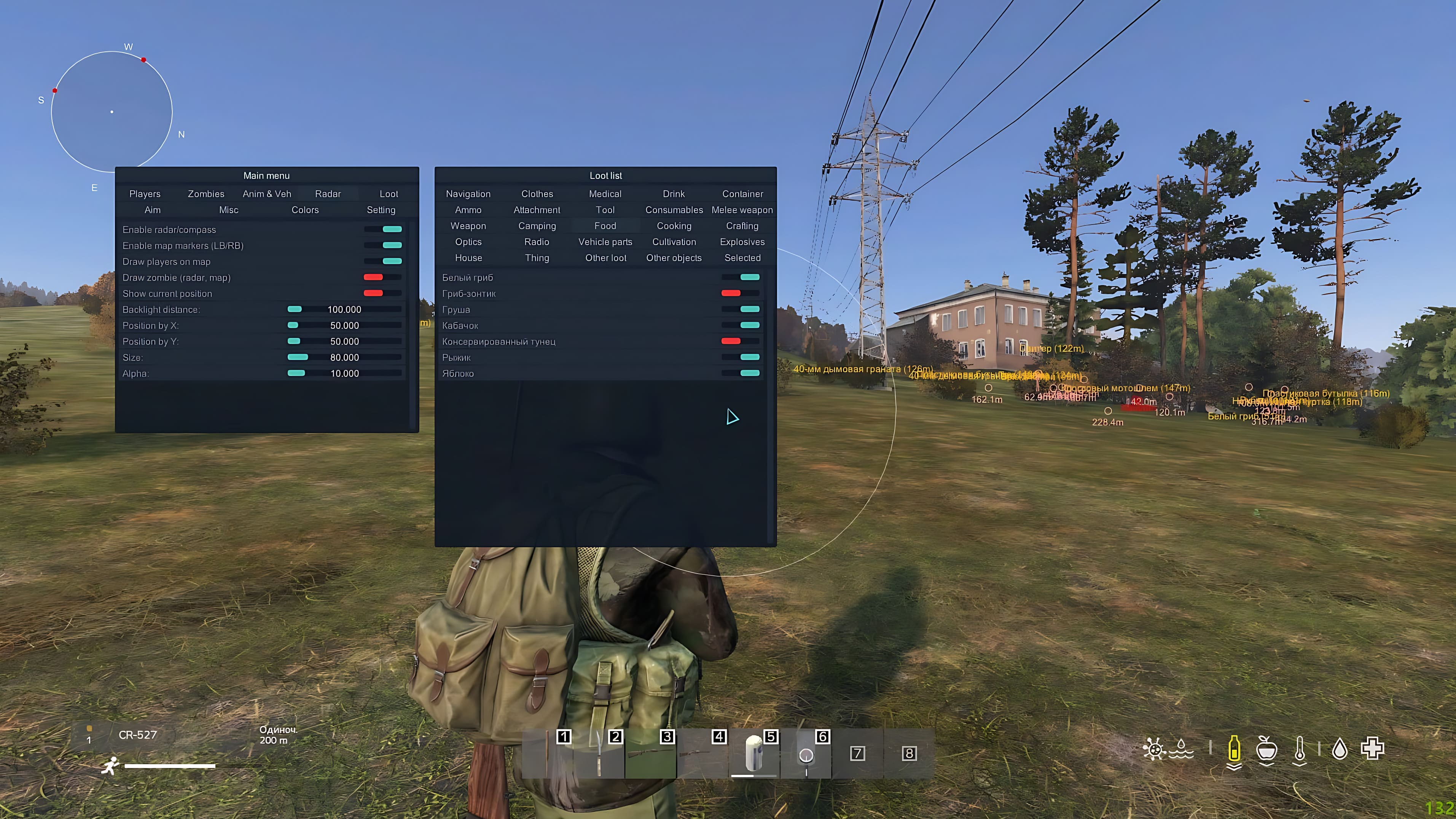Select the knife in hotbar slot 2
1456x819 pixels.
point(599,755)
